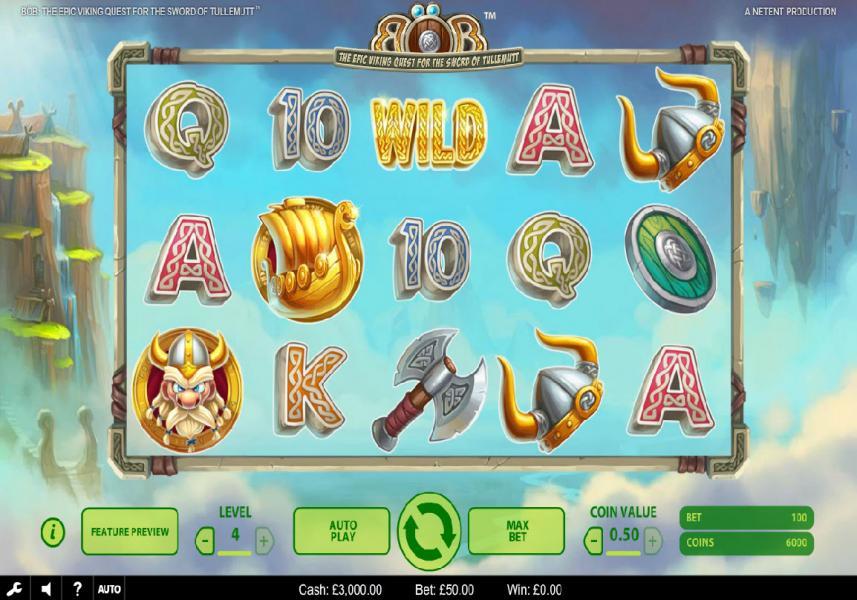Open the Feature Preview

[x=129, y=531]
